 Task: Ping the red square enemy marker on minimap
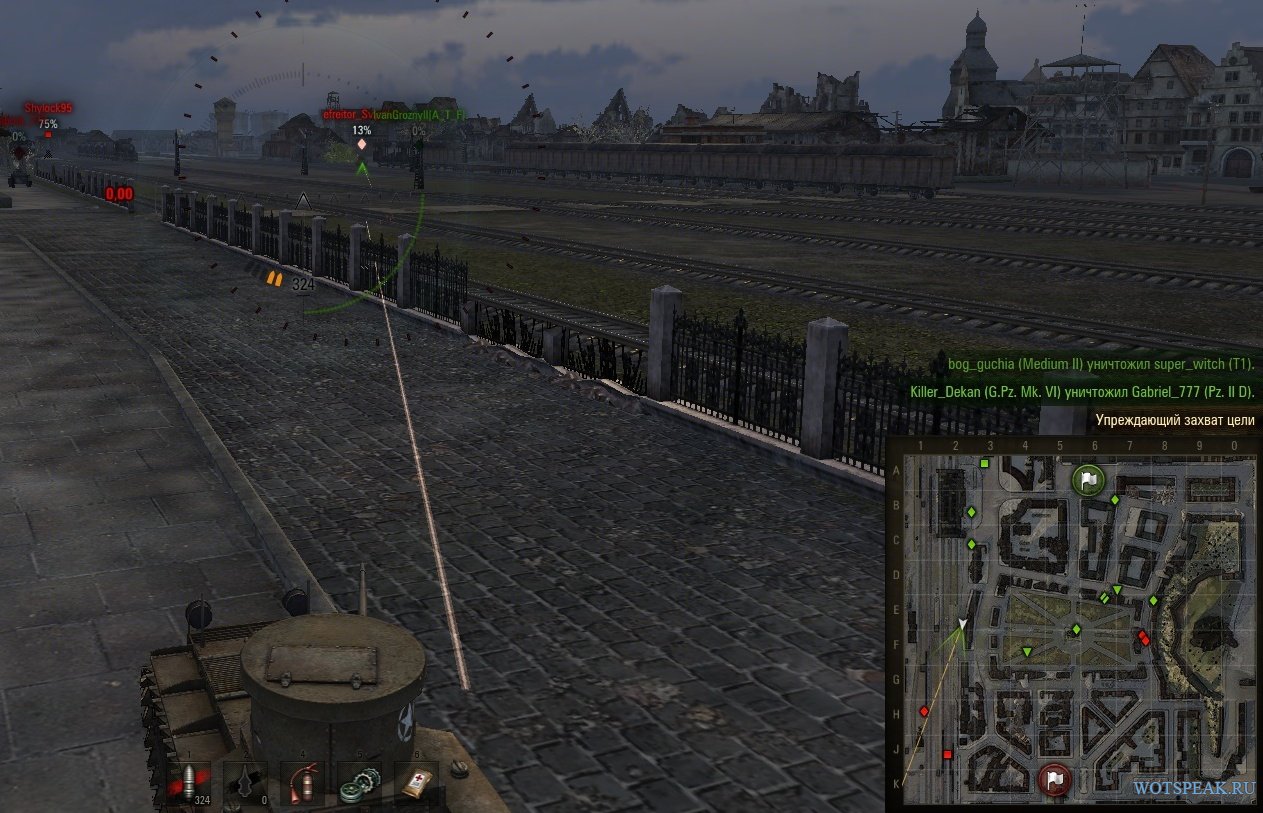click(947, 755)
